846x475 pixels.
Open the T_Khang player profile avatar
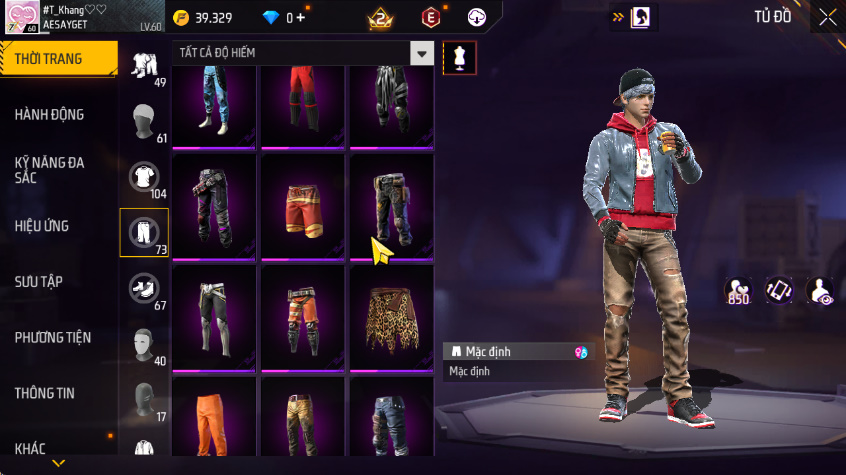[x=20, y=17]
